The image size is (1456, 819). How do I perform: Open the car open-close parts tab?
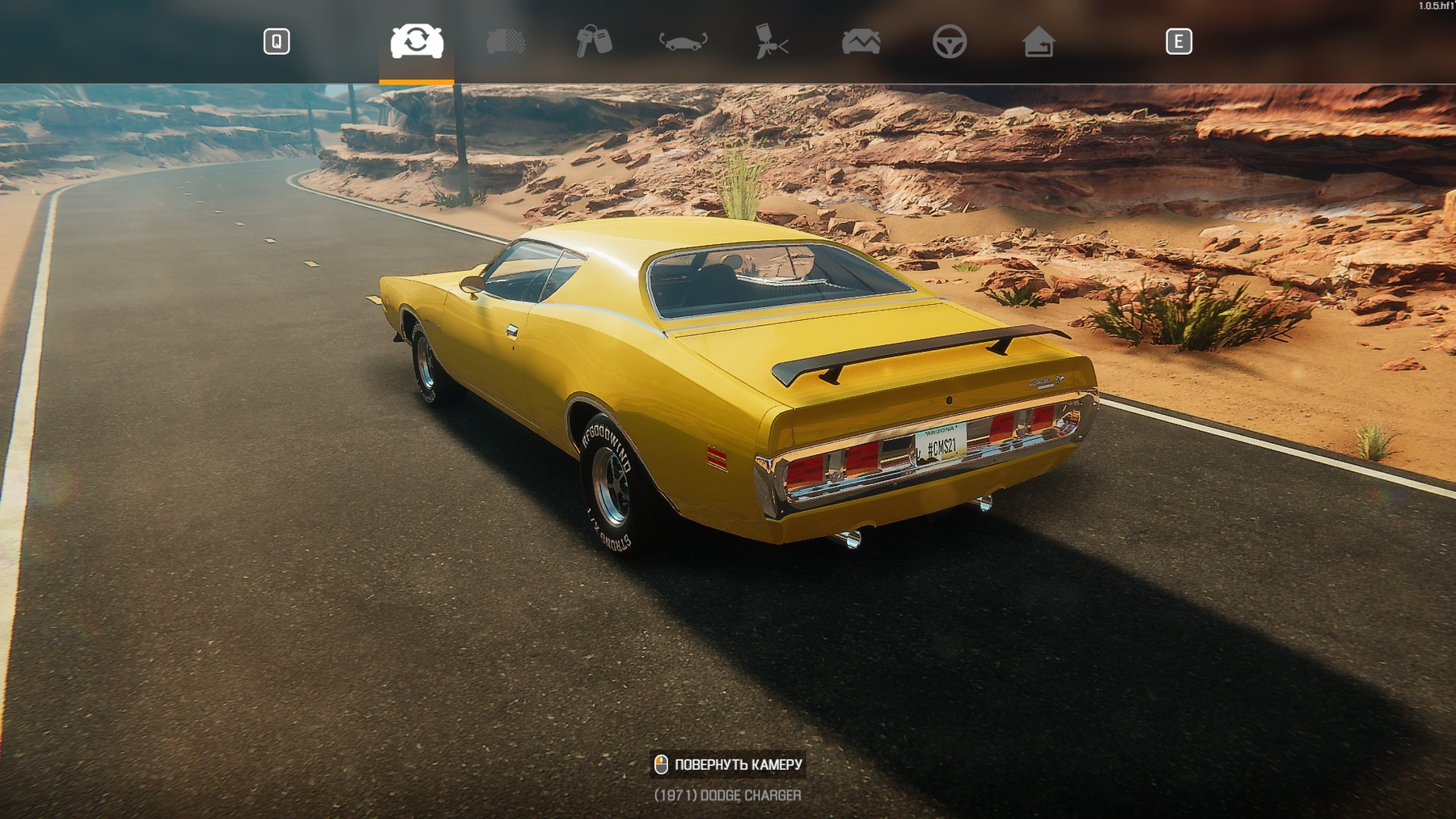[x=683, y=41]
